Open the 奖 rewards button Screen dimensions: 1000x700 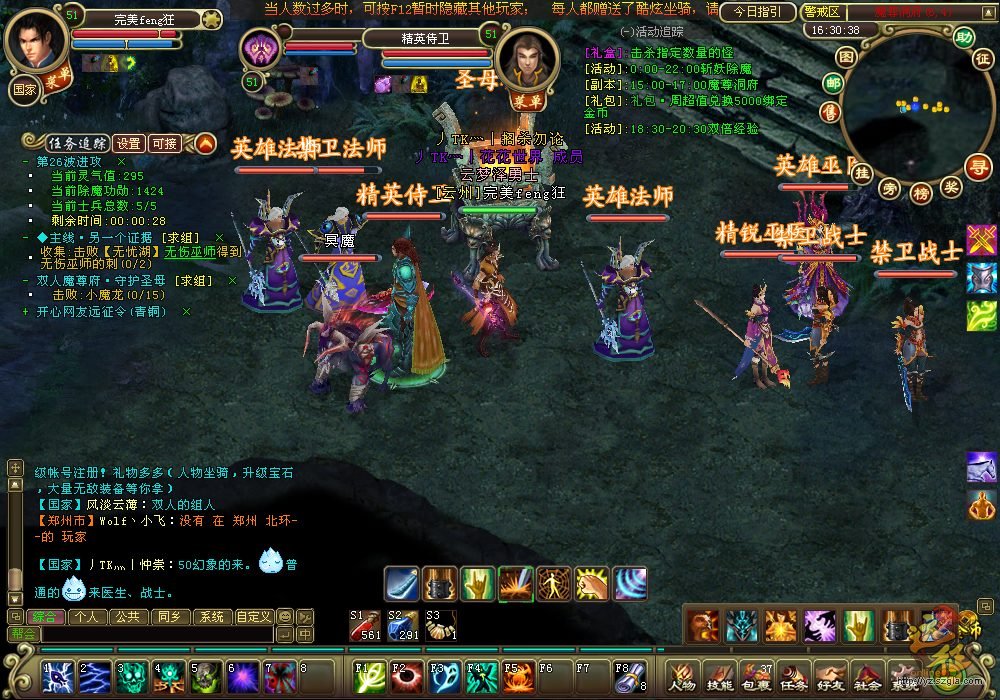click(951, 186)
